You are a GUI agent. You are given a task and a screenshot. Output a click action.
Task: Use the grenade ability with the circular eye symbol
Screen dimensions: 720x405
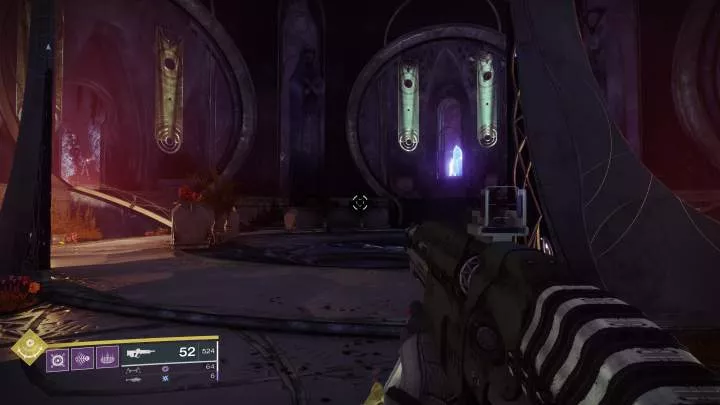(58, 357)
